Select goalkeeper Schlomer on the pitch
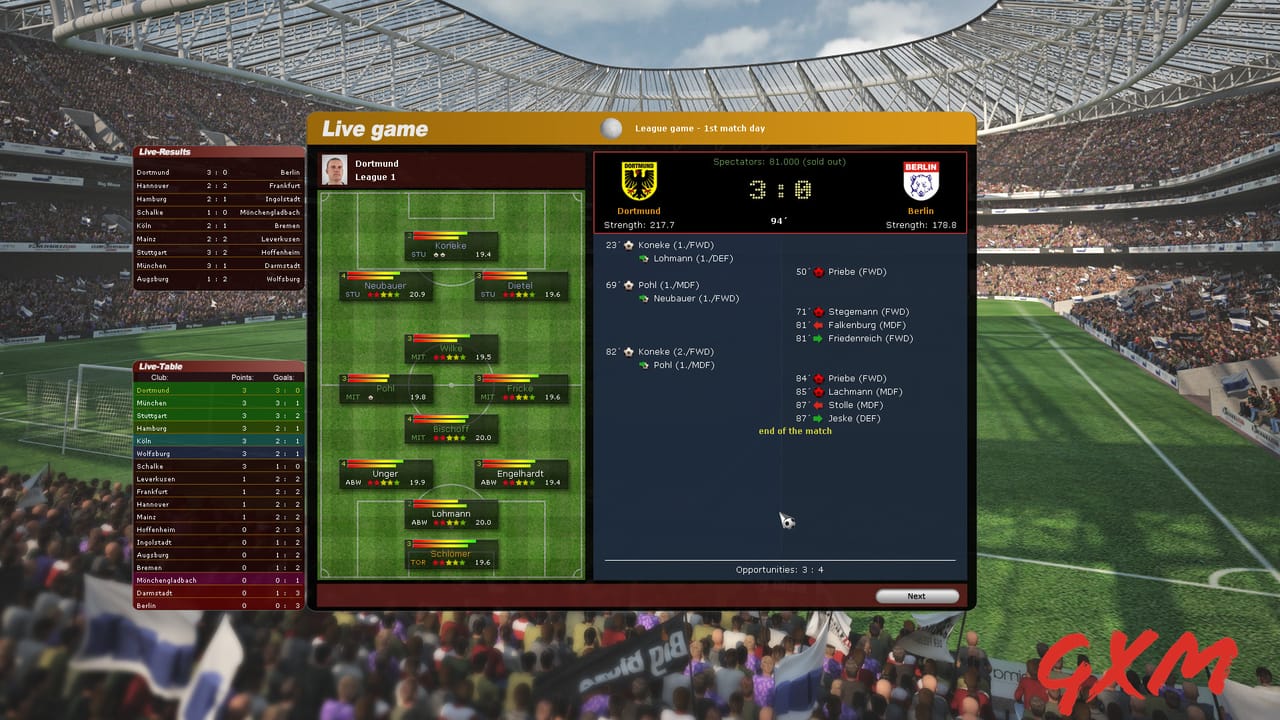Viewport: 1280px width, 720px height. point(452,553)
